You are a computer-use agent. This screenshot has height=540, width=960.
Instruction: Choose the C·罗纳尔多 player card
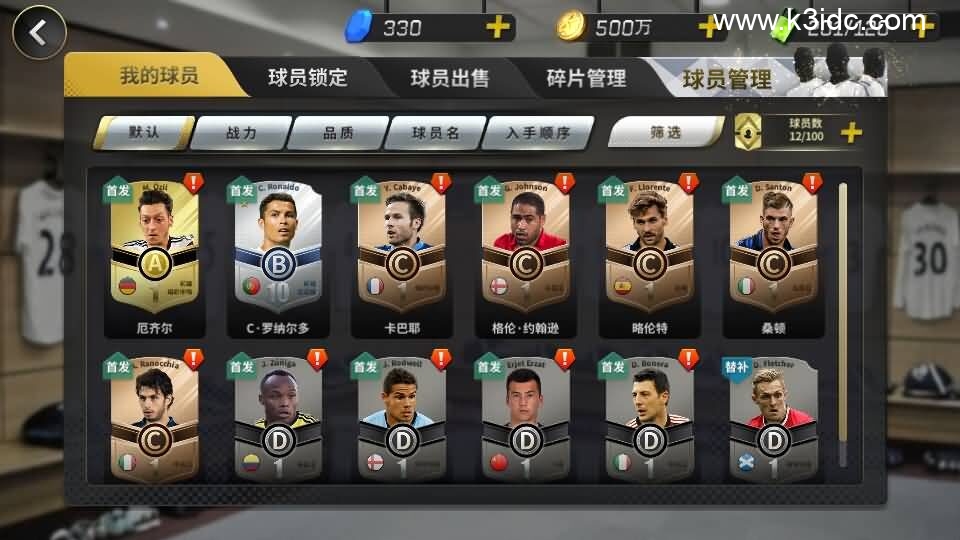[x=278, y=256]
